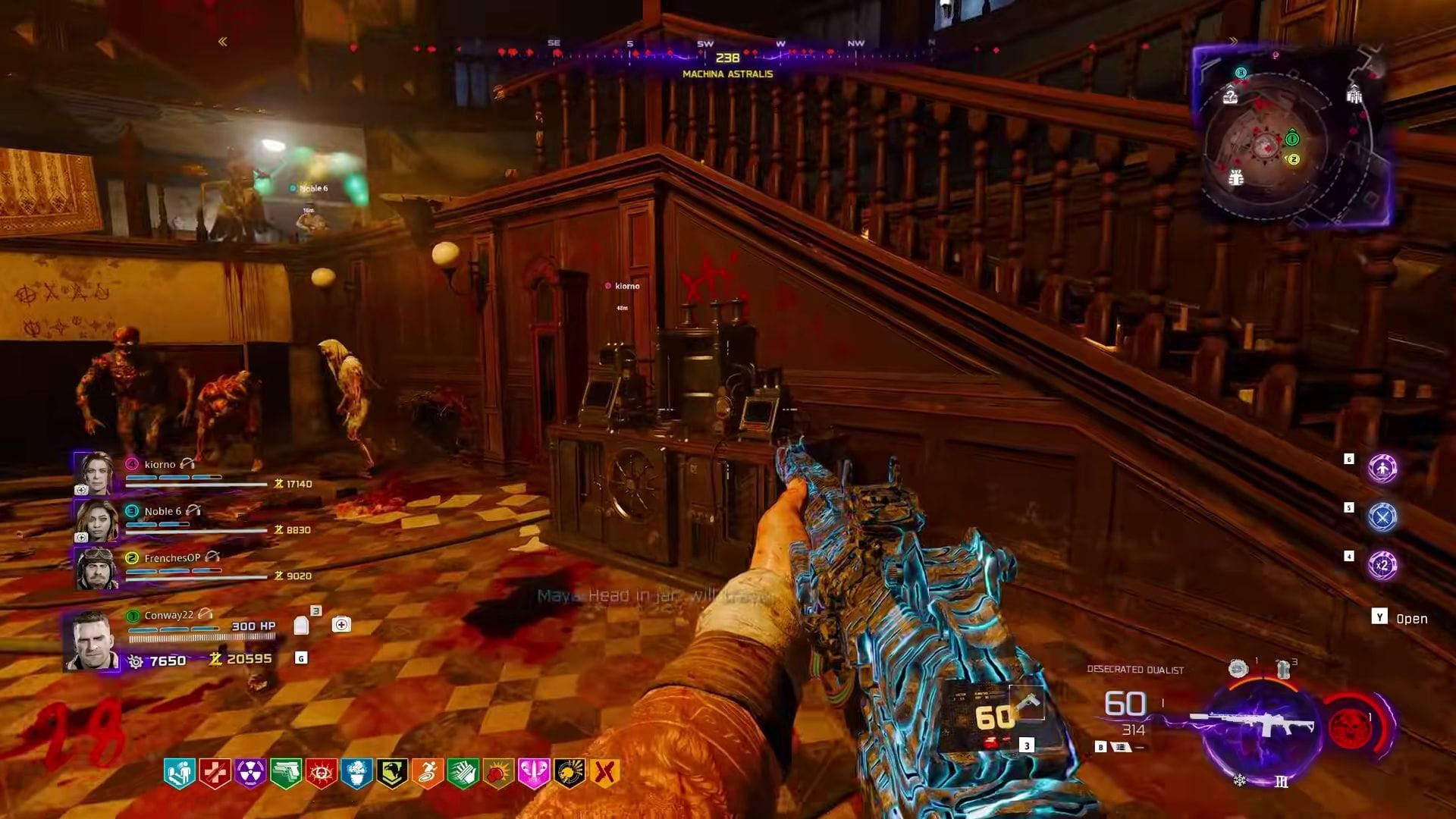Expand the left compass chevron arrow
1456x819 pixels.
(x=222, y=41)
